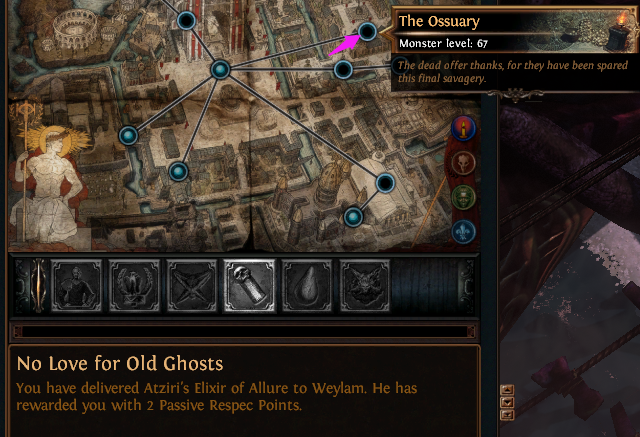Travel to The Ossuary waypoint node
Image resolution: width=640 pixels, height=437 pixels.
(367, 32)
